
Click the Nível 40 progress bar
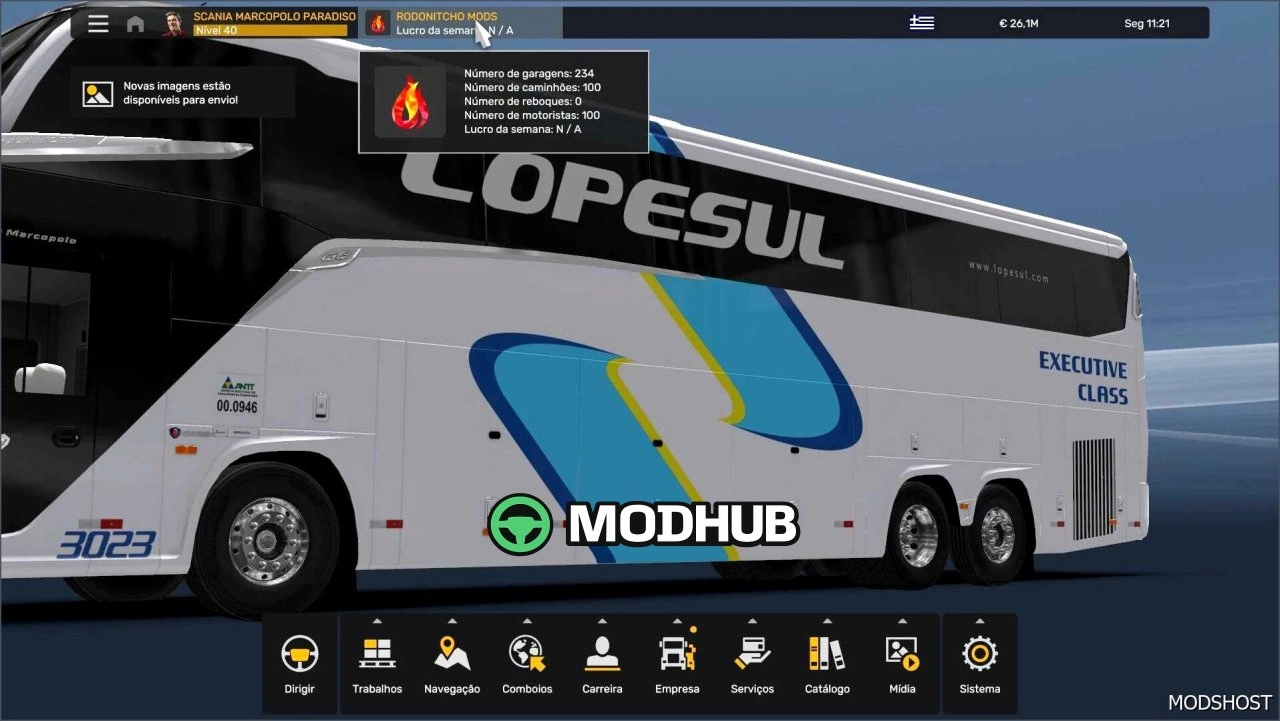click(x=270, y=30)
